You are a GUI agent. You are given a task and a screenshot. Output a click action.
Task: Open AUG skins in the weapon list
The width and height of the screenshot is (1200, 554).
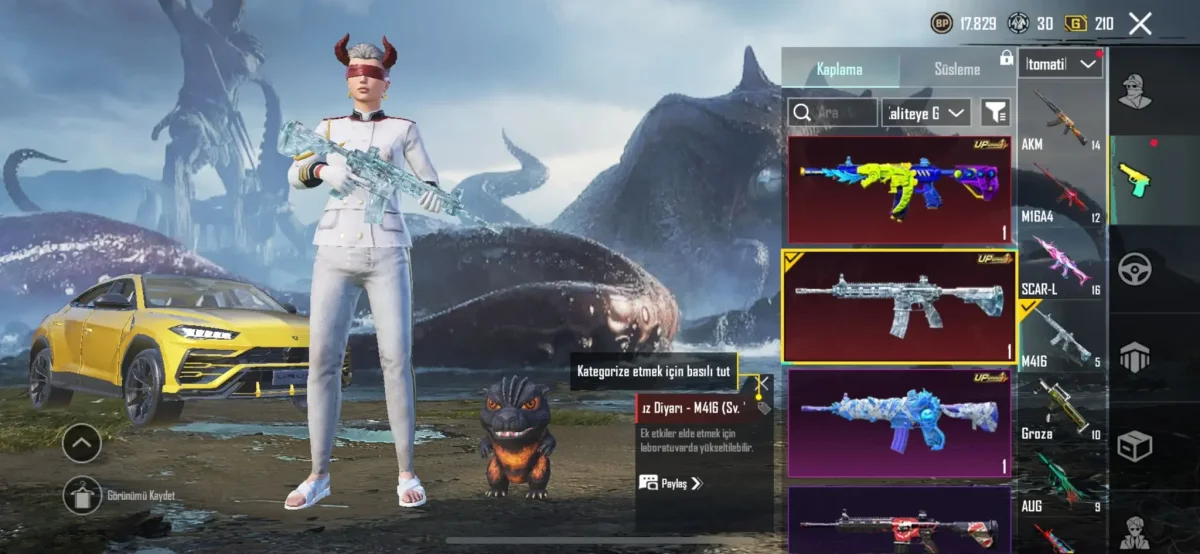click(x=1061, y=482)
